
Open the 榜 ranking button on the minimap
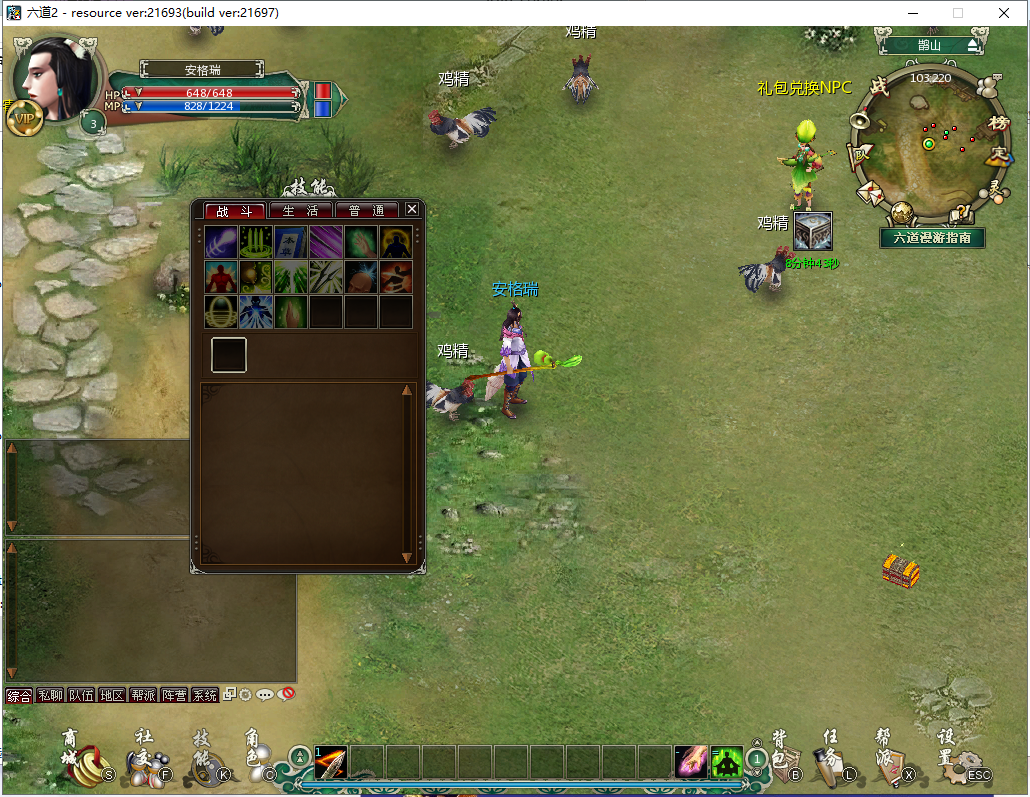point(997,122)
